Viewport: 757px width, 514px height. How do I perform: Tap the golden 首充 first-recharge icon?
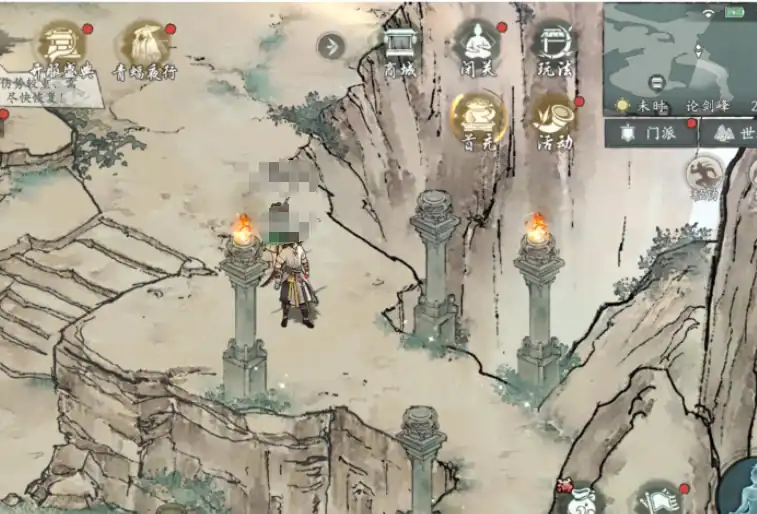tap(477, 120)
